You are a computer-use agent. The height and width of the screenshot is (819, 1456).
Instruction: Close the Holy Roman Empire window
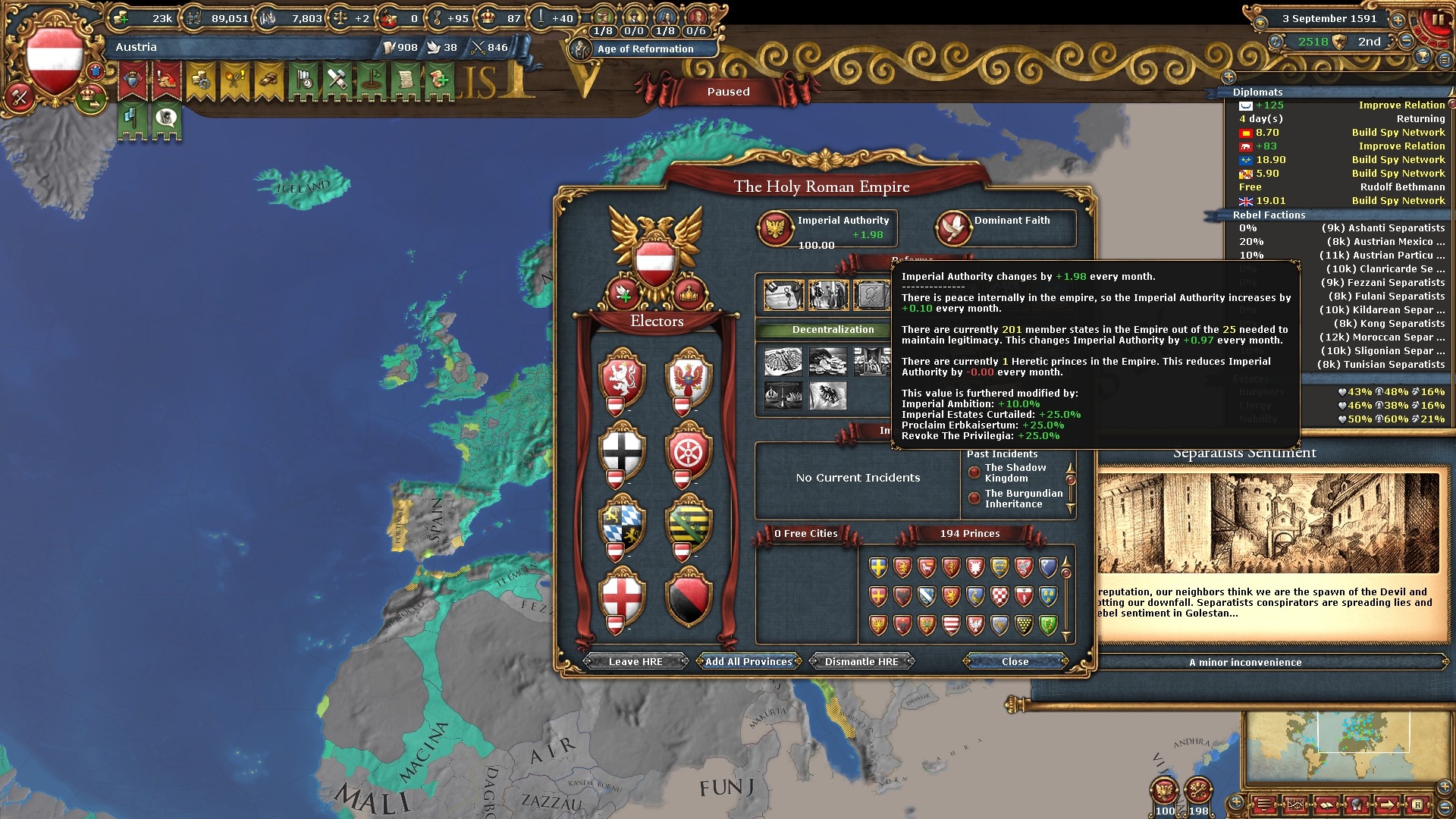tap(1015, 662)
